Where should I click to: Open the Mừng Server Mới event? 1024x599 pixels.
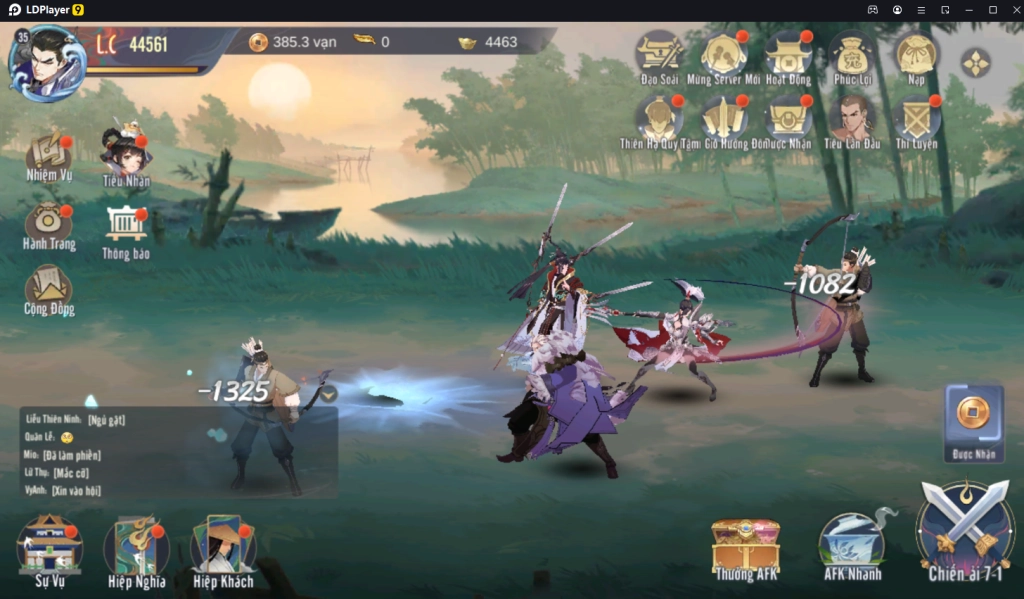click(x=723, y=54)
